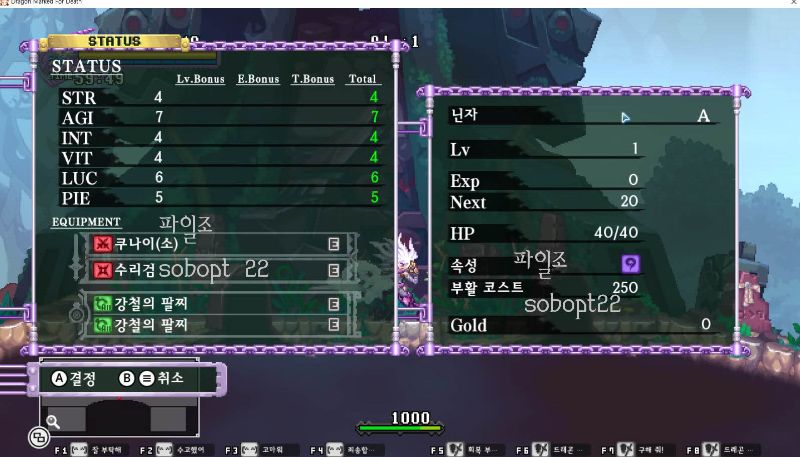Screen dimensions: 800x457
Task: Click the purple 속성 attribute icon
Action: click(631, 263)
